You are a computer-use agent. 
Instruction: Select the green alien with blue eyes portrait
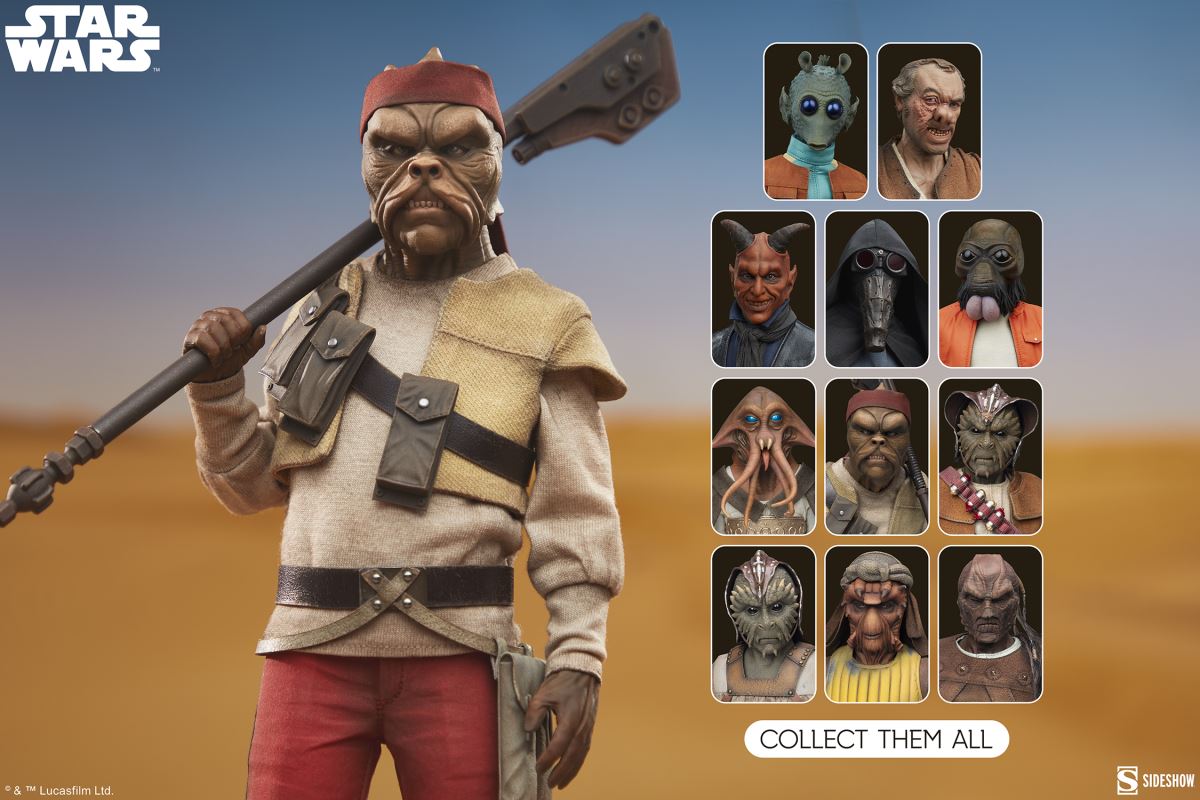point(816,121)
